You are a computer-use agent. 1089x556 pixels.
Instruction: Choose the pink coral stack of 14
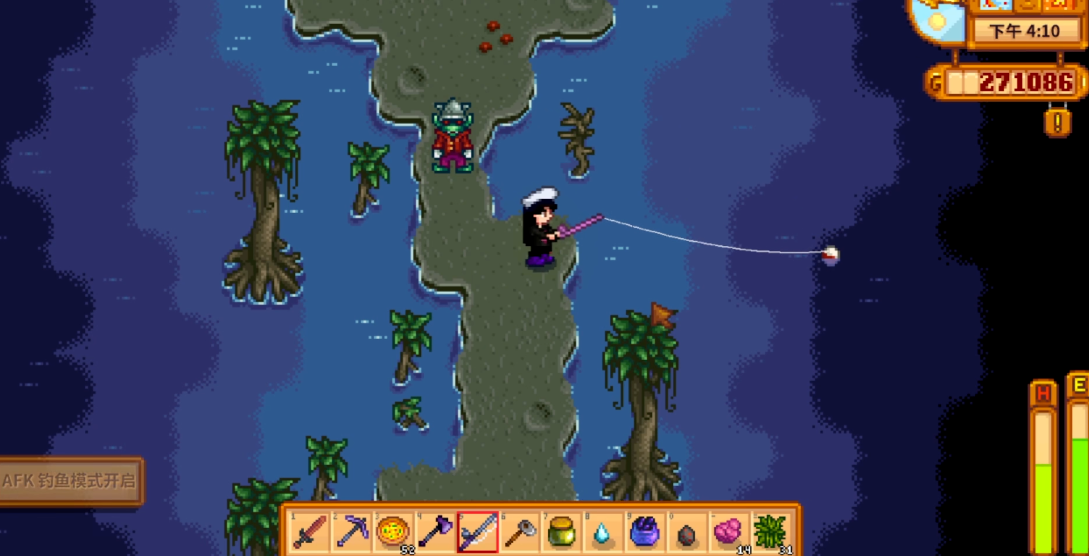730,530
